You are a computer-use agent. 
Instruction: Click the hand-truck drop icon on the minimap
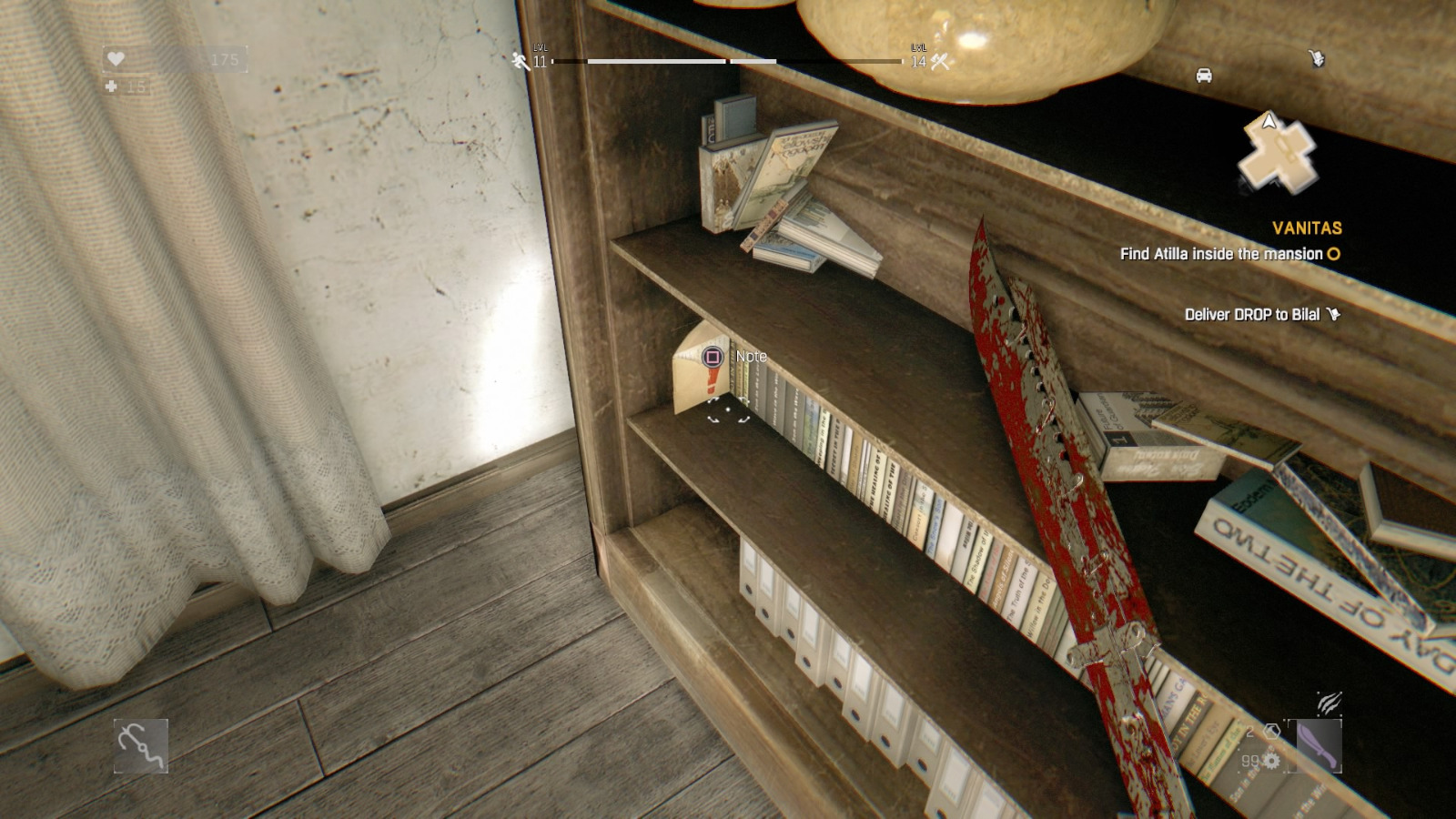[1318, 57]
